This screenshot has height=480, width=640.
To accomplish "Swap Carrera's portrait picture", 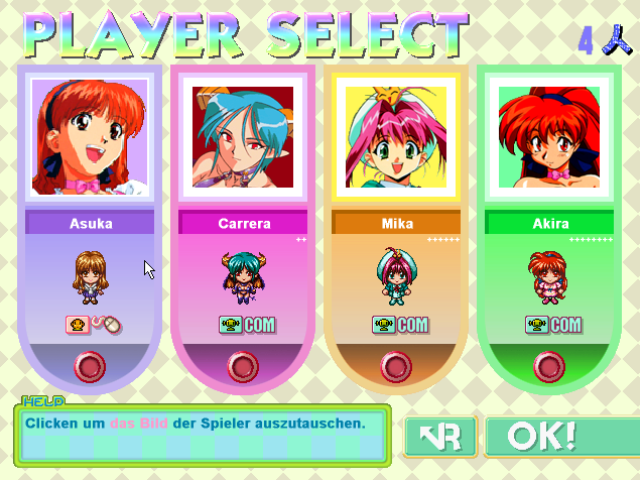I will pyautogui.click(x=243, y=137).
